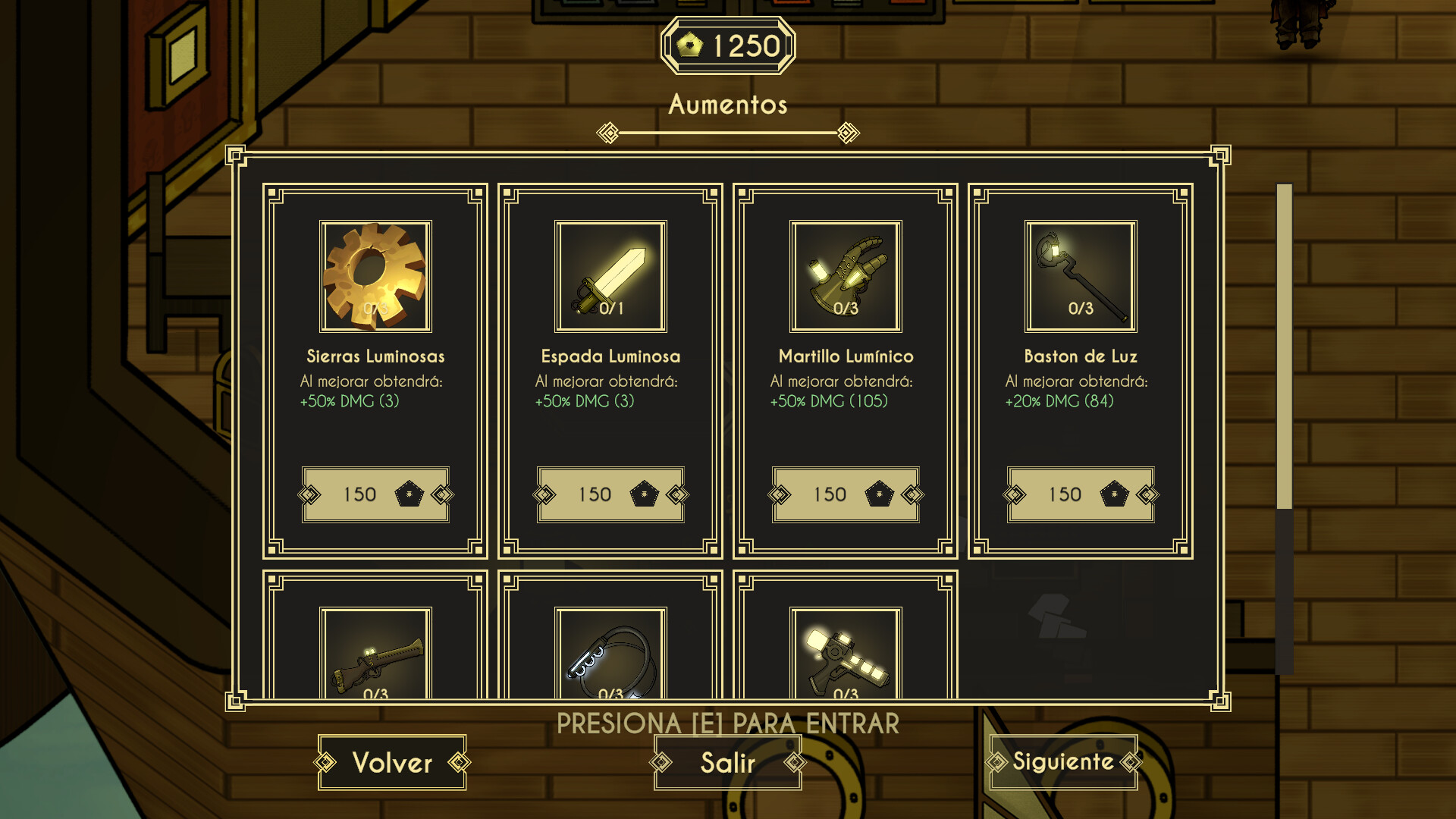Image resolution: width=1456 pixels, height=819 pixels.
Task: Buy the Martillo Lumínico upgrade for 150
Action: (846, 494)
